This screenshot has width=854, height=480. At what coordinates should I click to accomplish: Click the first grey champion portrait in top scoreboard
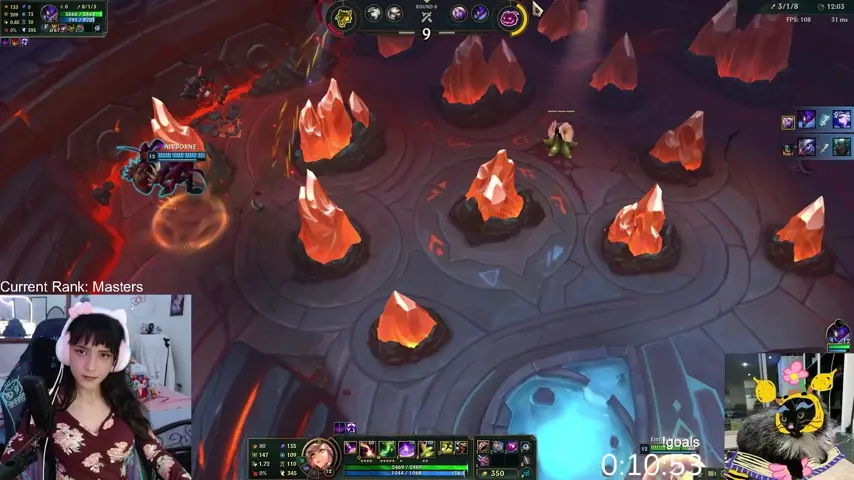[x=374, y=13]
